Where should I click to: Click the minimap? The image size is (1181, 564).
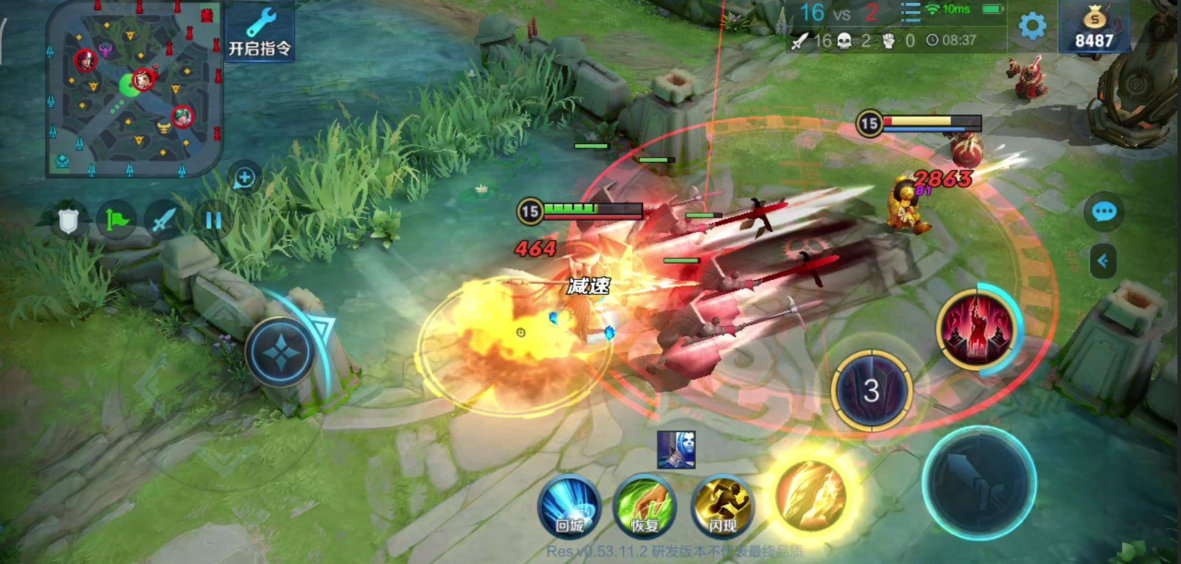pos(134,88)
